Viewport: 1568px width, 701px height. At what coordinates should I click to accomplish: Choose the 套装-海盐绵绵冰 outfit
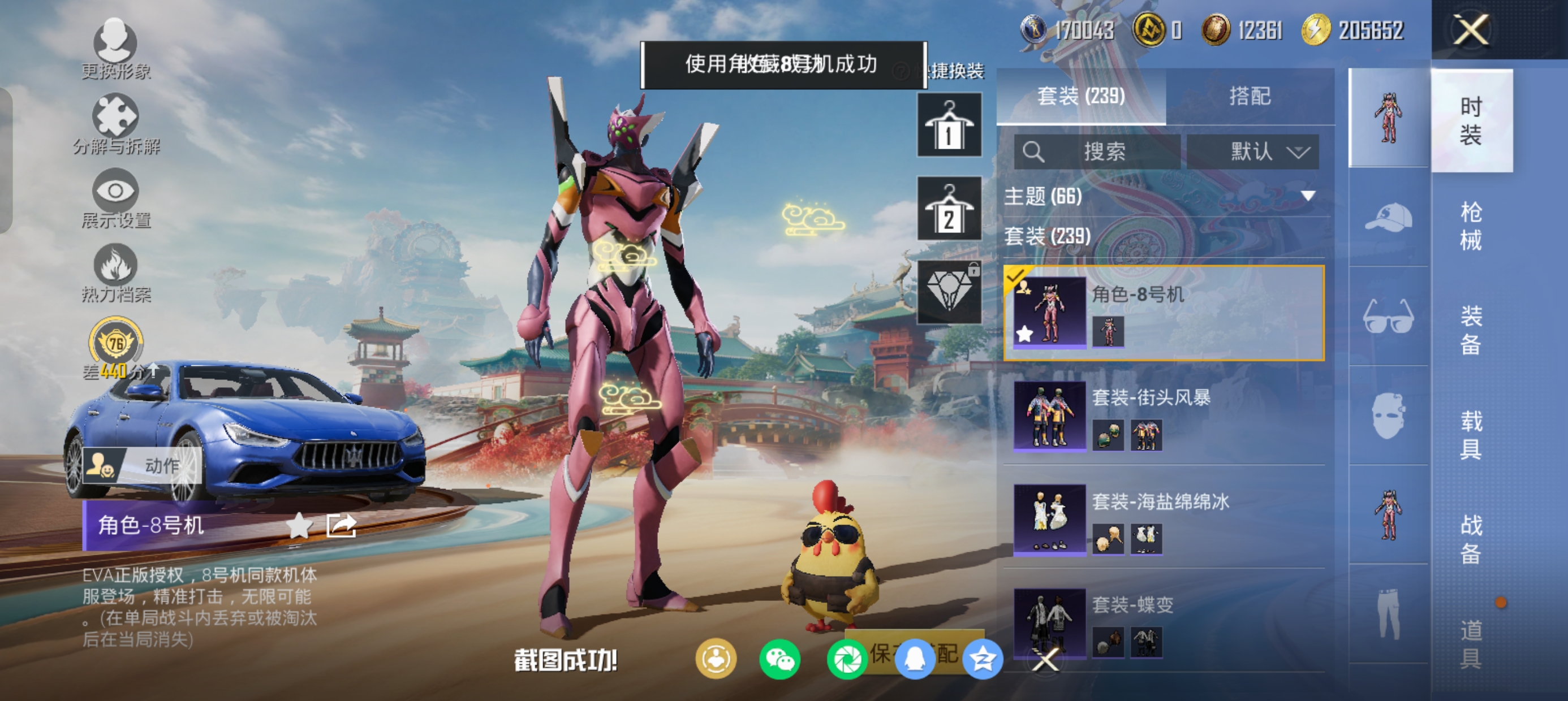point(1164,520)
